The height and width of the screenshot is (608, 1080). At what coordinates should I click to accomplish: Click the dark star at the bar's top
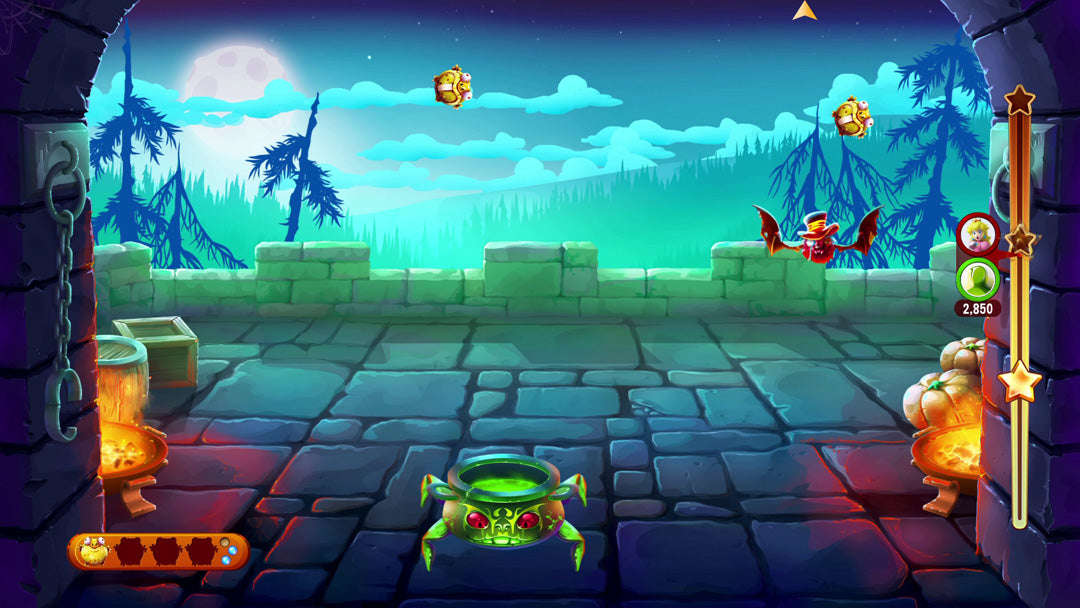[x=1019, y=99]
